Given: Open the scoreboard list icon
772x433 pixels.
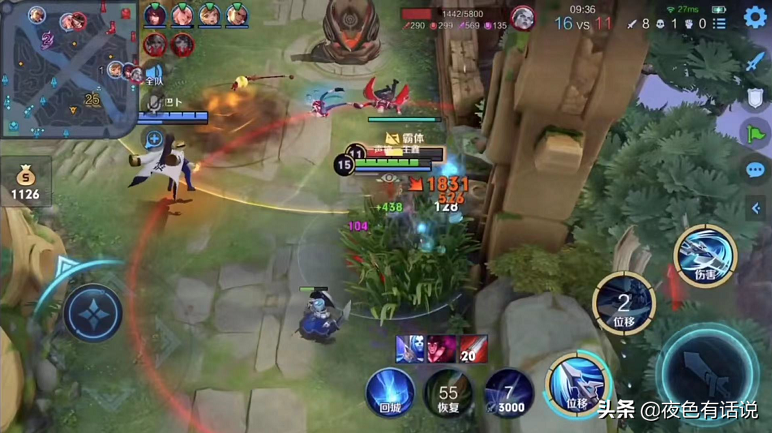Looking at the screenshot, I should (719, 23).
